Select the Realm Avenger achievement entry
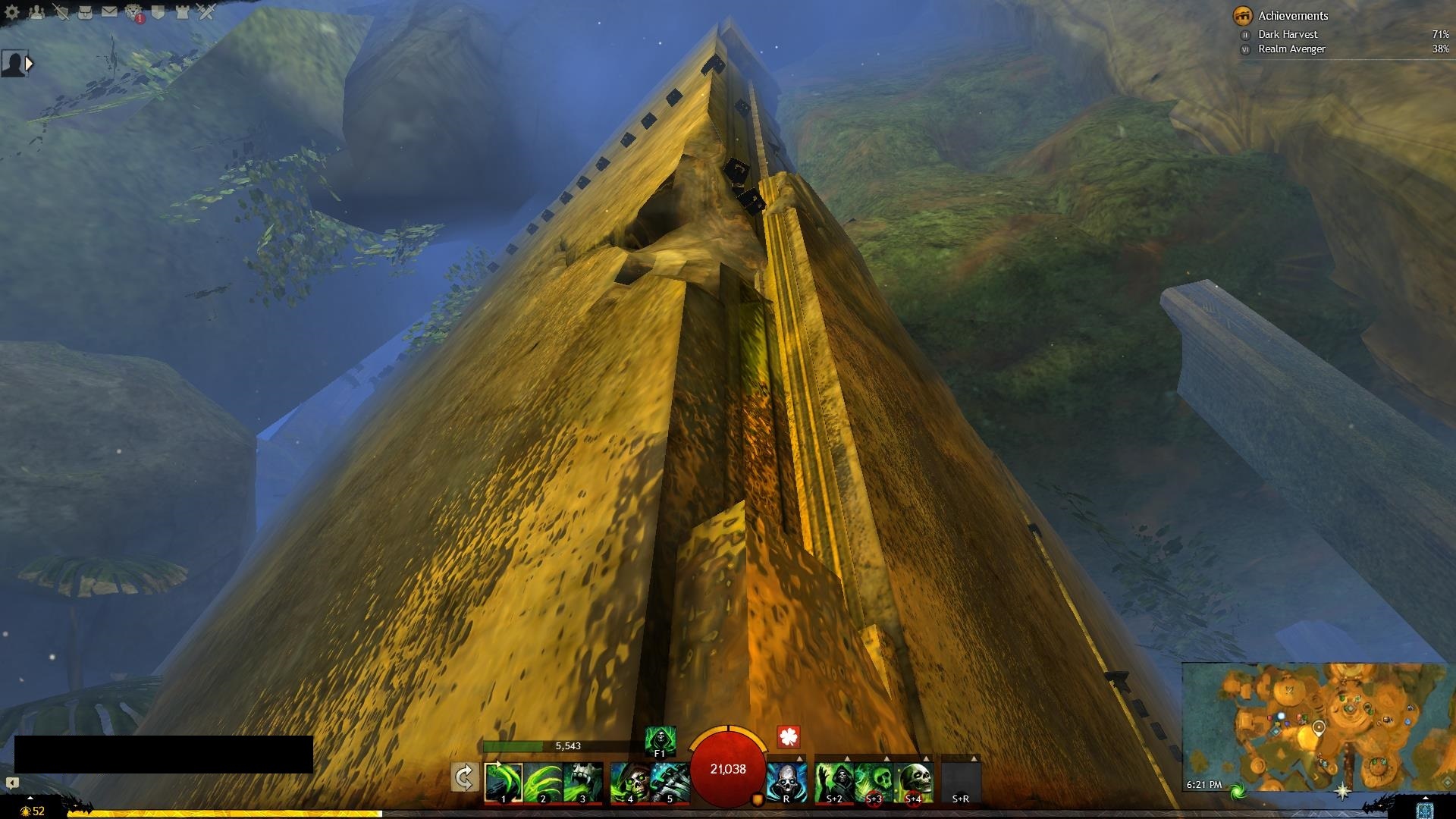 click(x=1291, y=49)
